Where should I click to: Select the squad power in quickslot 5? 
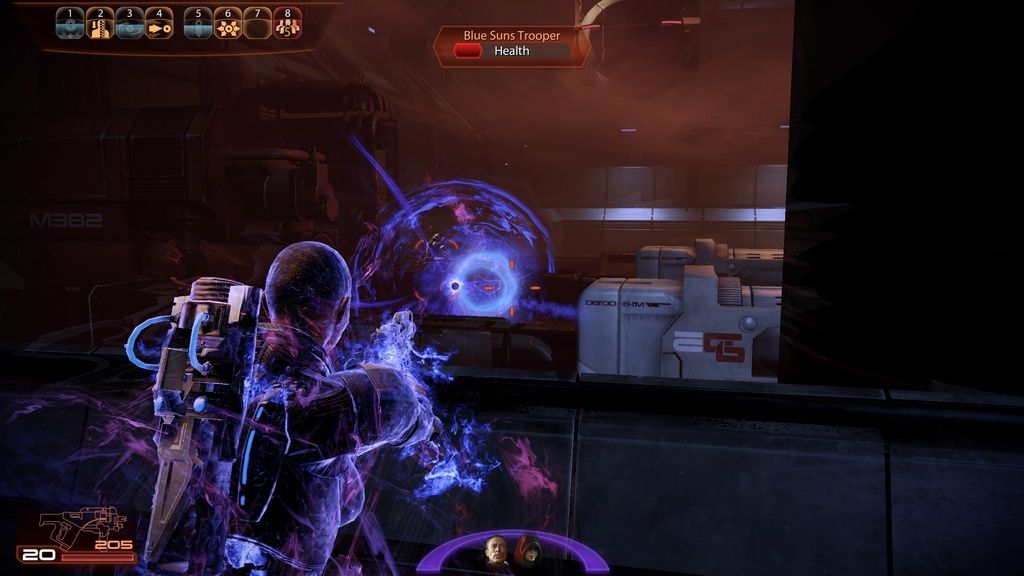click(199, 24)
